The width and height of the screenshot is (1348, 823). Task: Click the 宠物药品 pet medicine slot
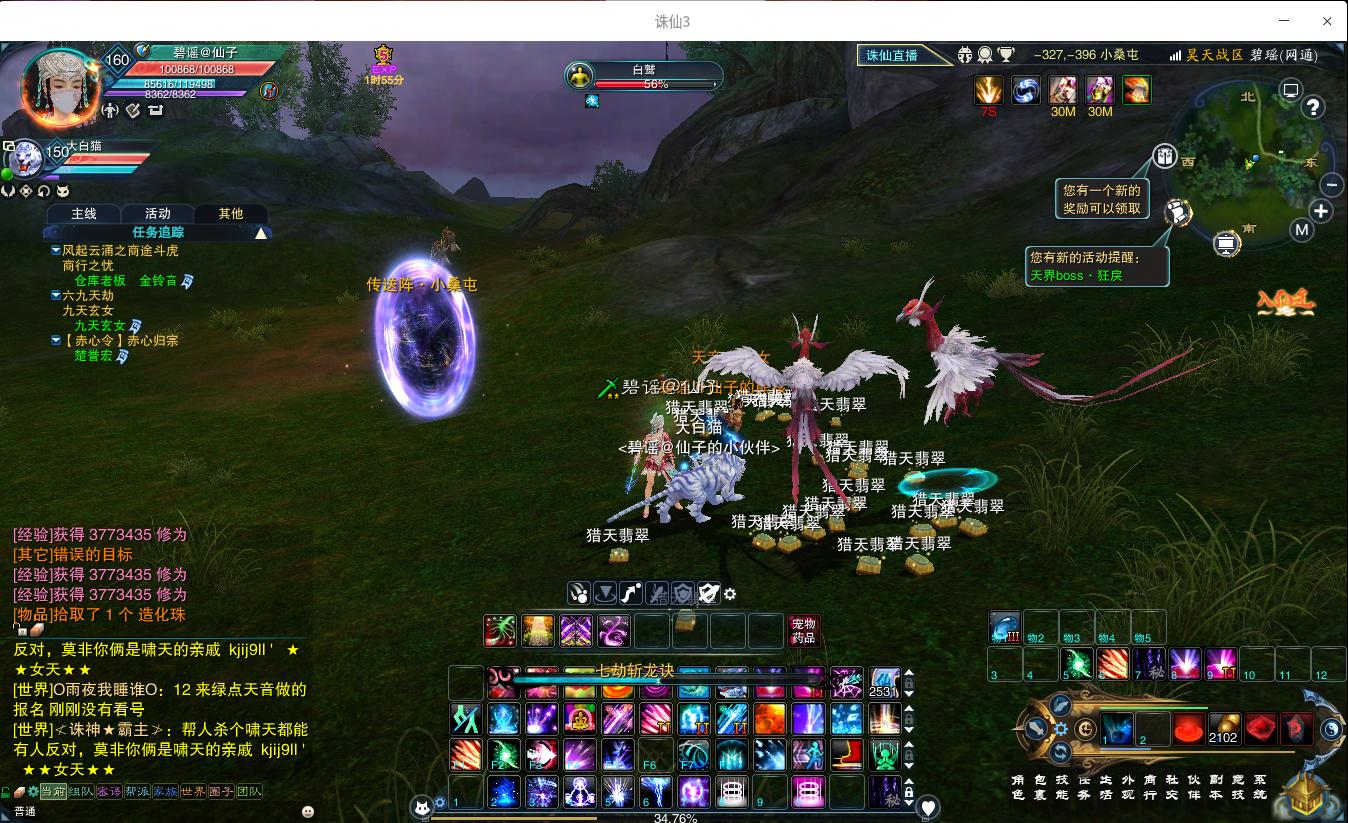pyautogui.click(x=803, y=631)
